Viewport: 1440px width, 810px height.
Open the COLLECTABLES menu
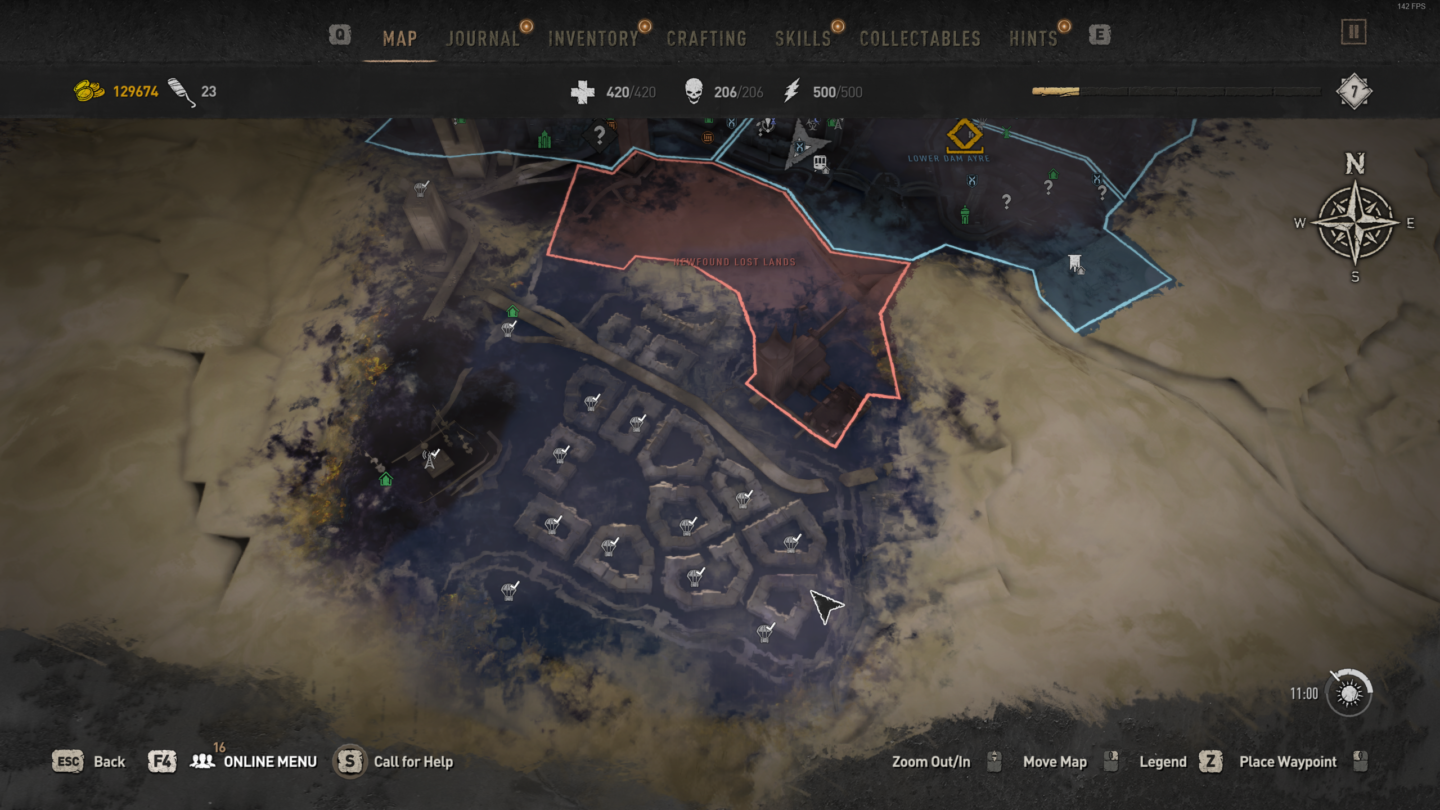coord(919,37)
